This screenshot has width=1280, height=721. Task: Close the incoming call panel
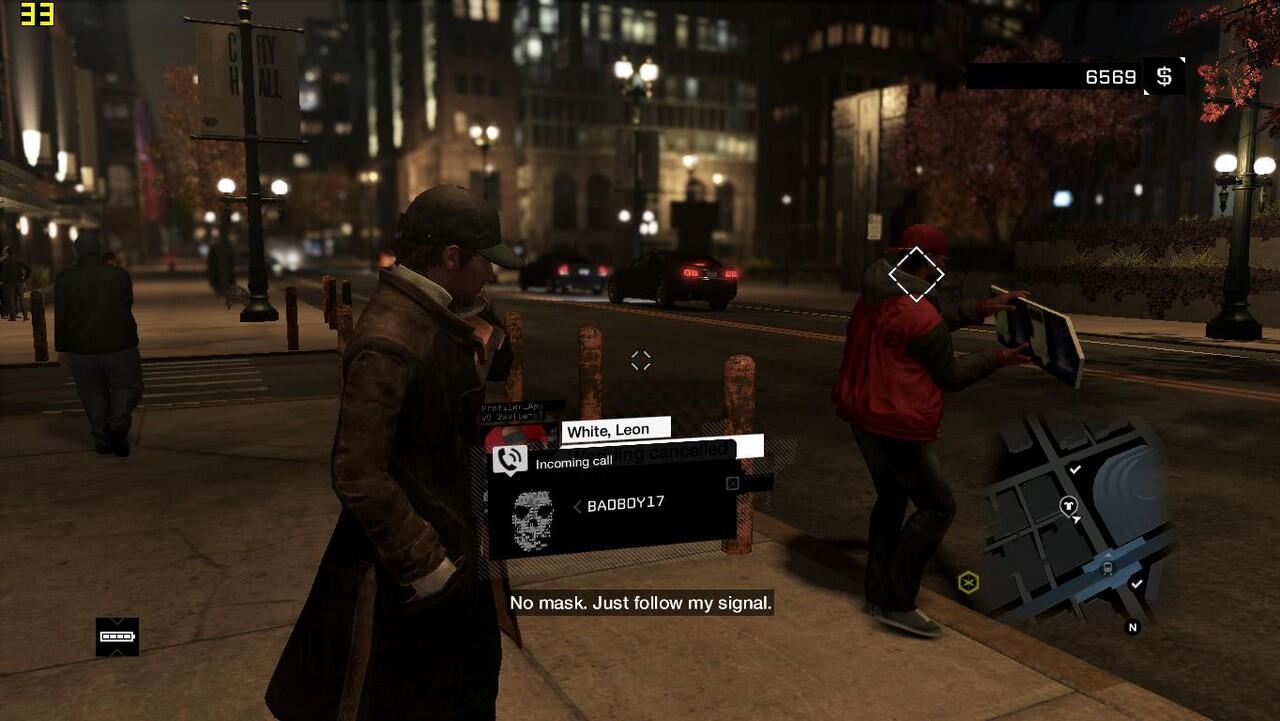[x=732, y=484]
